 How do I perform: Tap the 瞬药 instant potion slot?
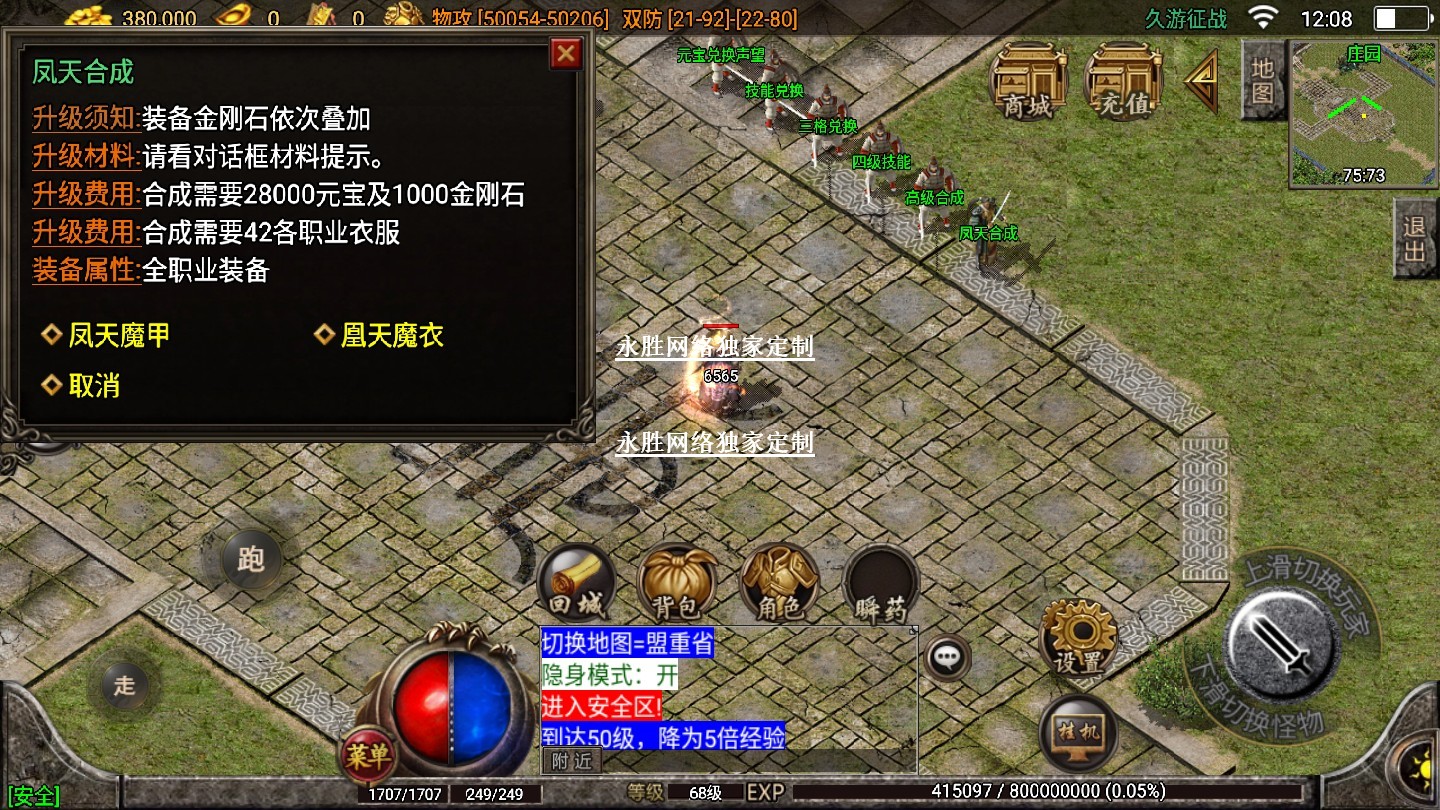pyautogui.click(x=880, y=585)
